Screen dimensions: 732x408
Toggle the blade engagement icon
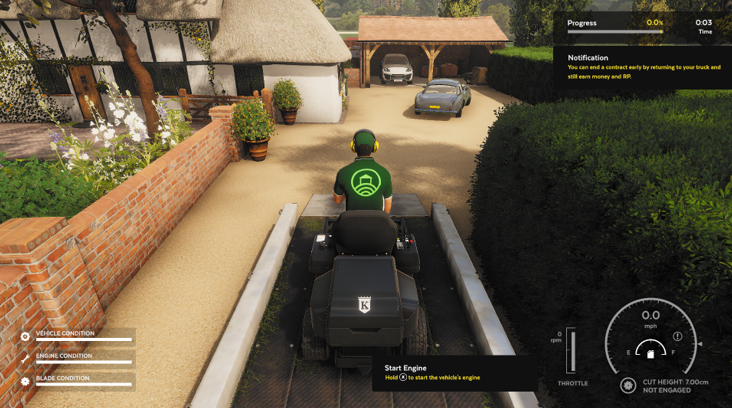click(628, 385)
